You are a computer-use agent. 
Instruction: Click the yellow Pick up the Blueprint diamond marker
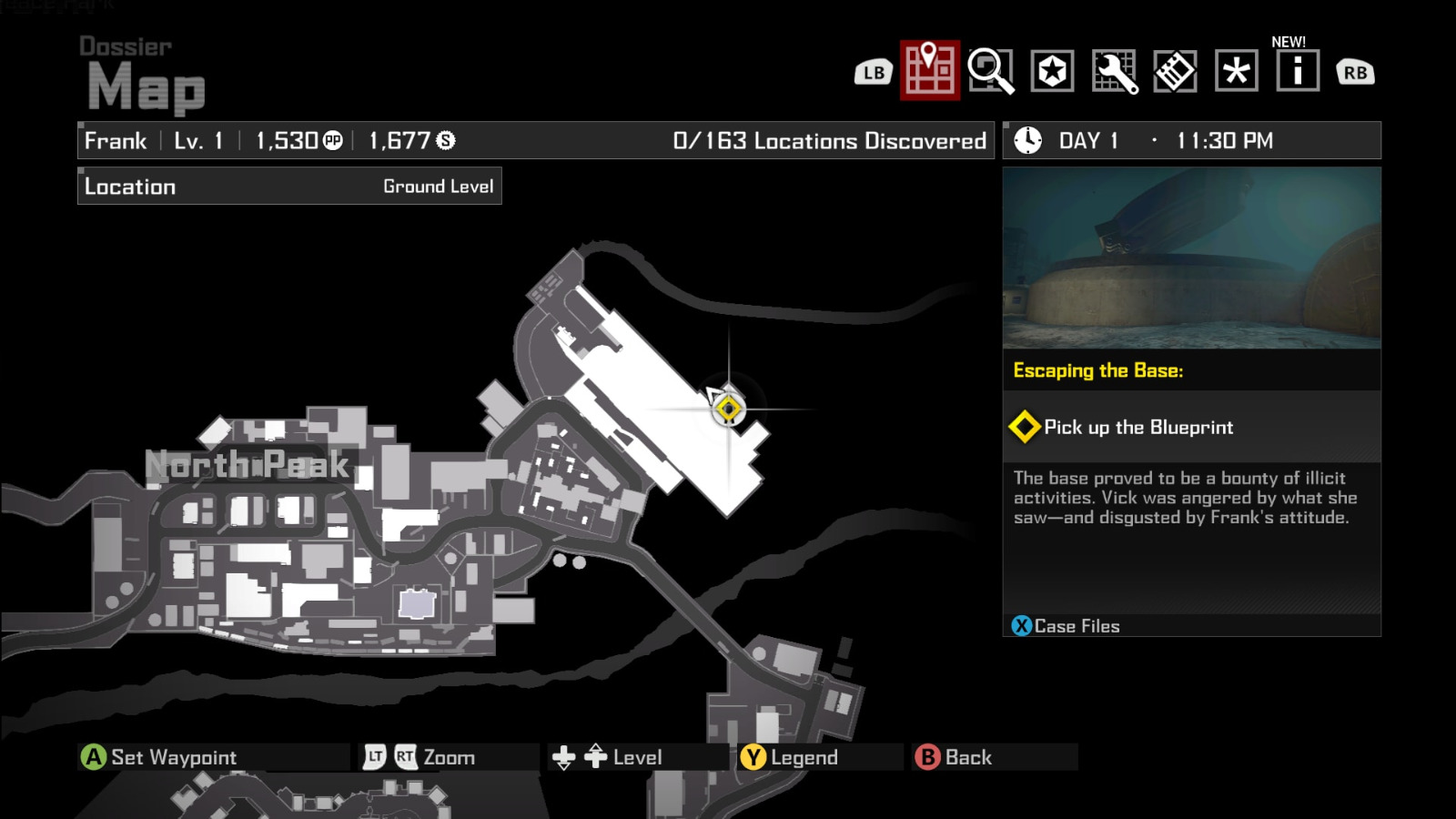point(1026,426)
